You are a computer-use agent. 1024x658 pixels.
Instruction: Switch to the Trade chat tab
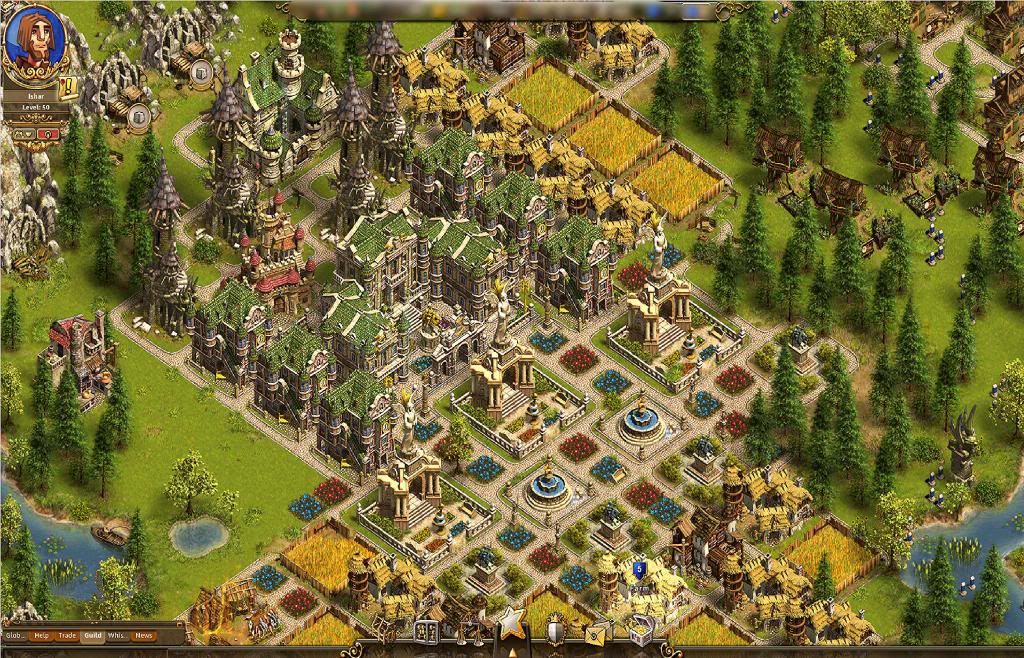(67, 635)
